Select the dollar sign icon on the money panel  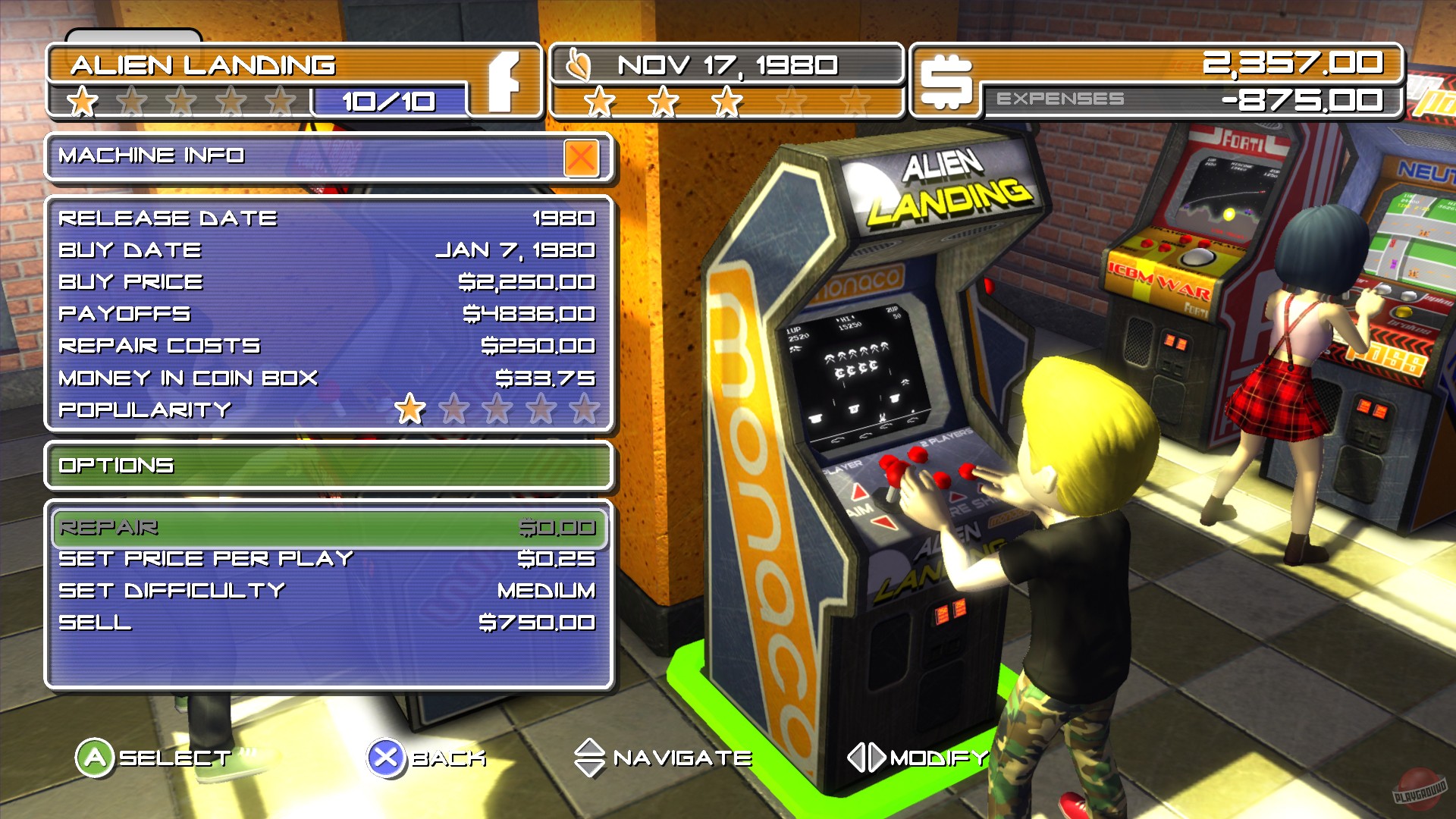949,82
